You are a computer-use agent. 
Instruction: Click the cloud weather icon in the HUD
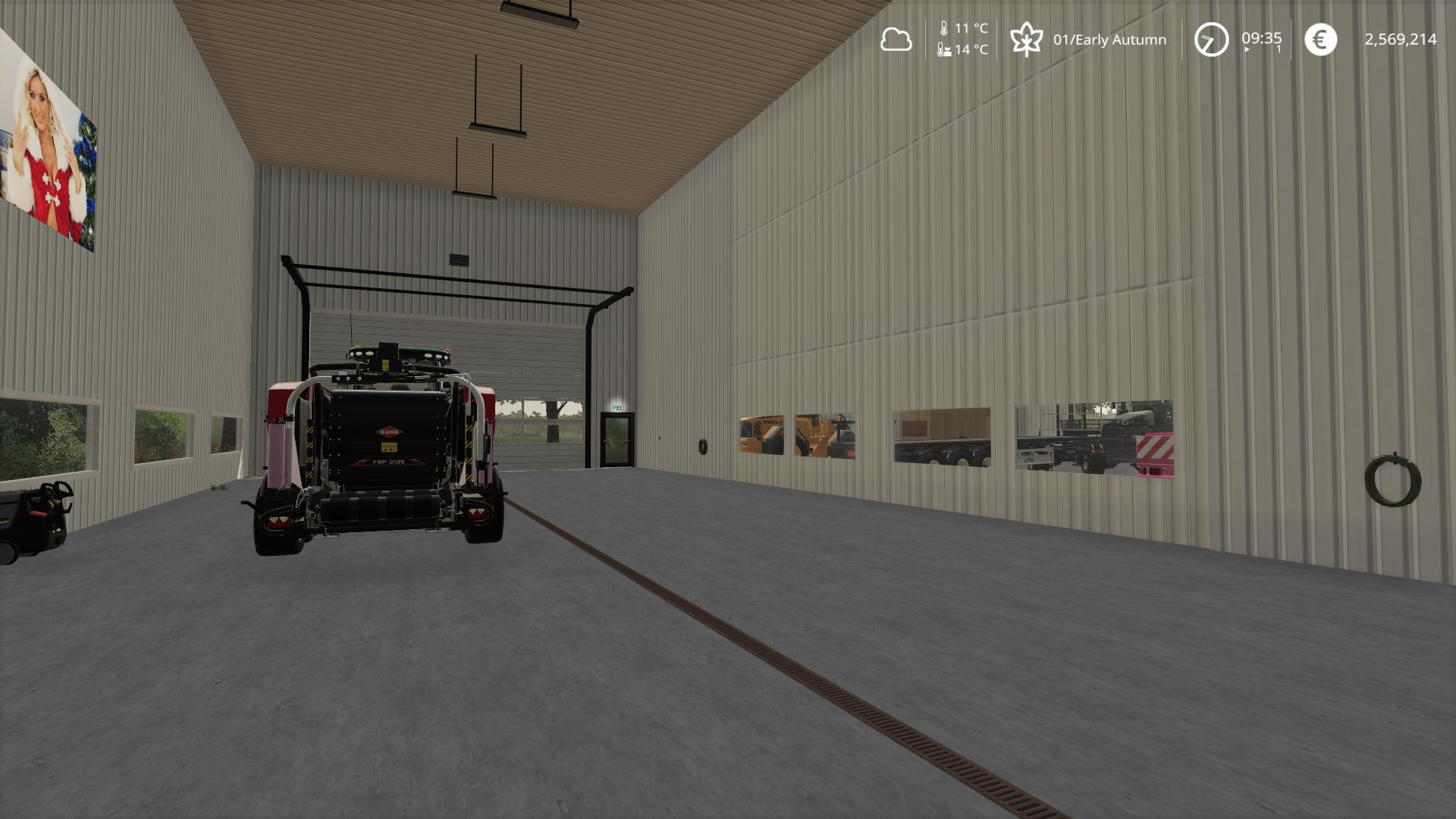tap(896, 39)
